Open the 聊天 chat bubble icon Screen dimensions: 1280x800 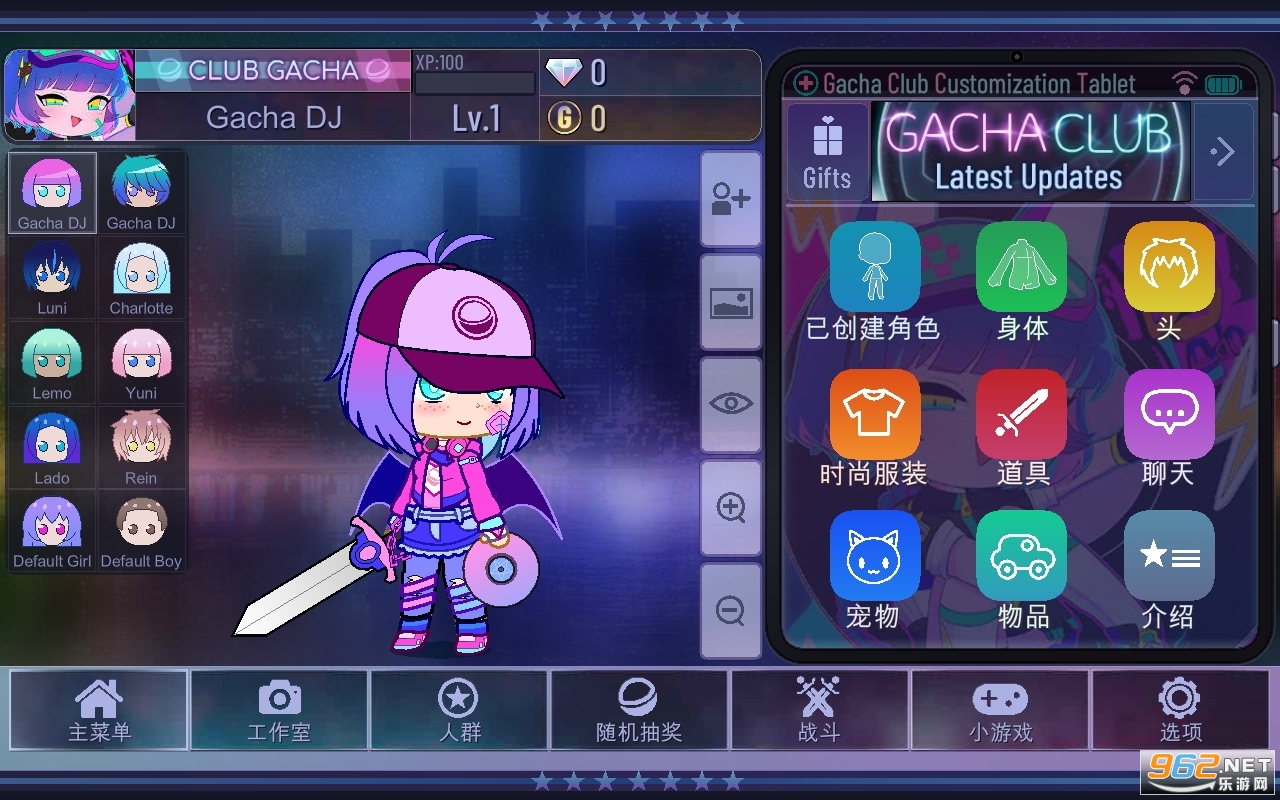(1168, 413)
